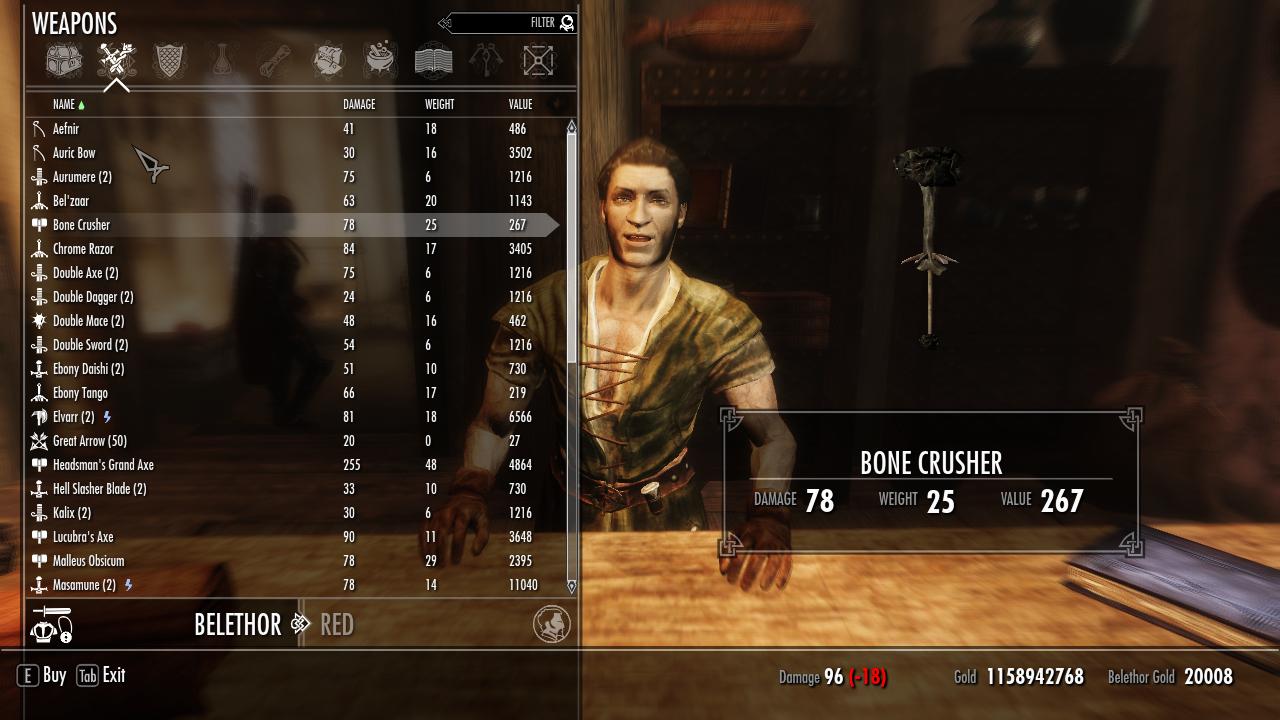This screenshot has width=1280, height=720.
Task: Choose Chrome Razor from the list
Action: [x=83, y=249]
